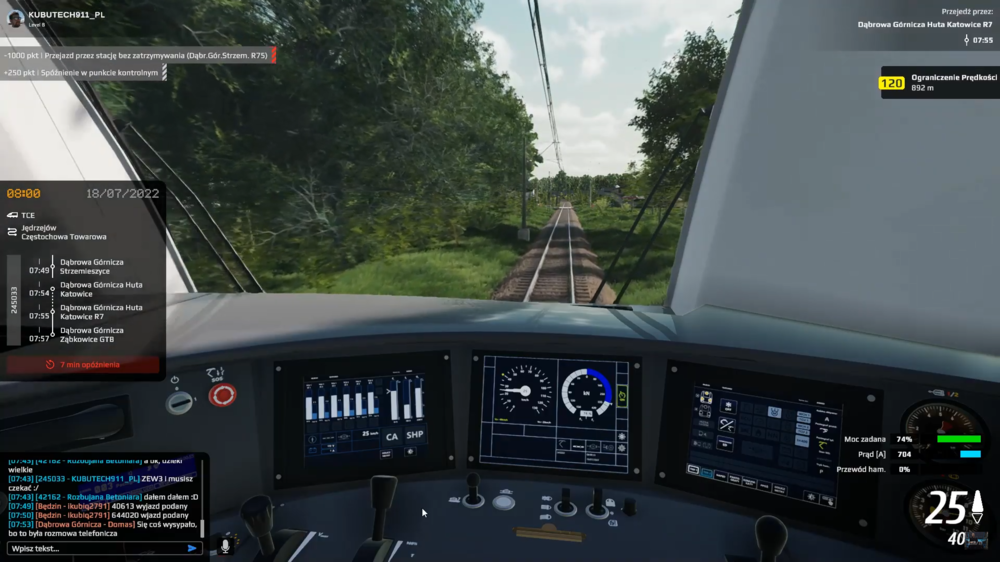Click the 120 speed limit indicator
Viewport: 1000px width, 562px height.
pyautogui.click(x=891, y=83)
